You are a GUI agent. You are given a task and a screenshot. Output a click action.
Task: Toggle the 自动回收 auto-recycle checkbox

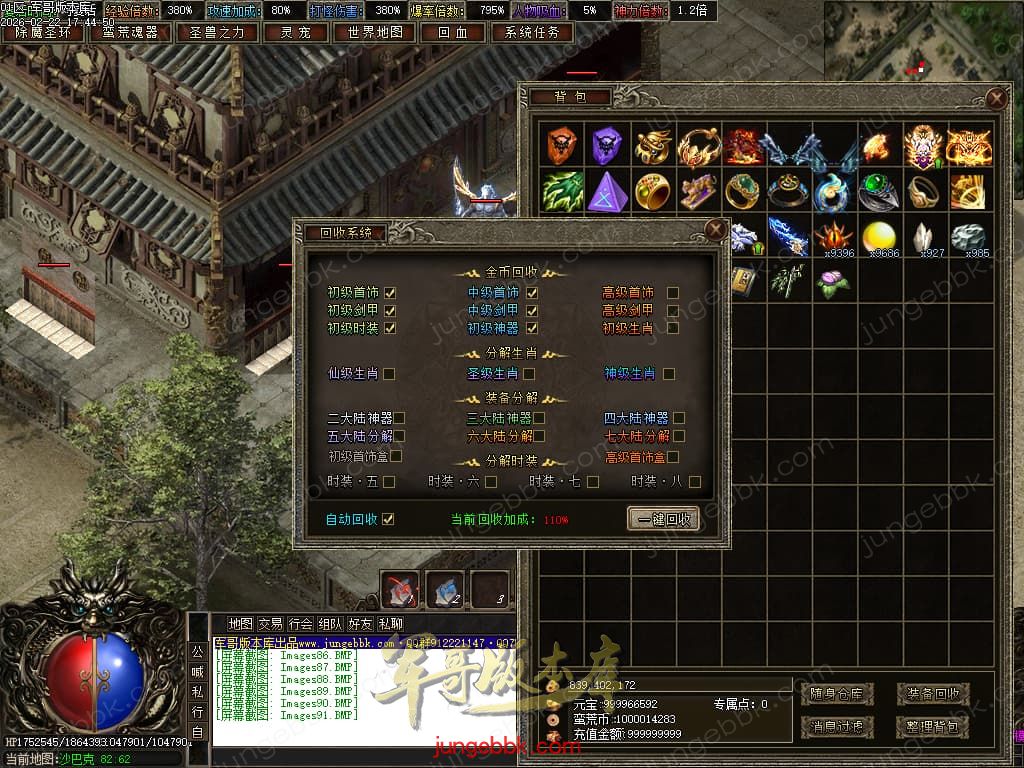(x=389, y=519)
